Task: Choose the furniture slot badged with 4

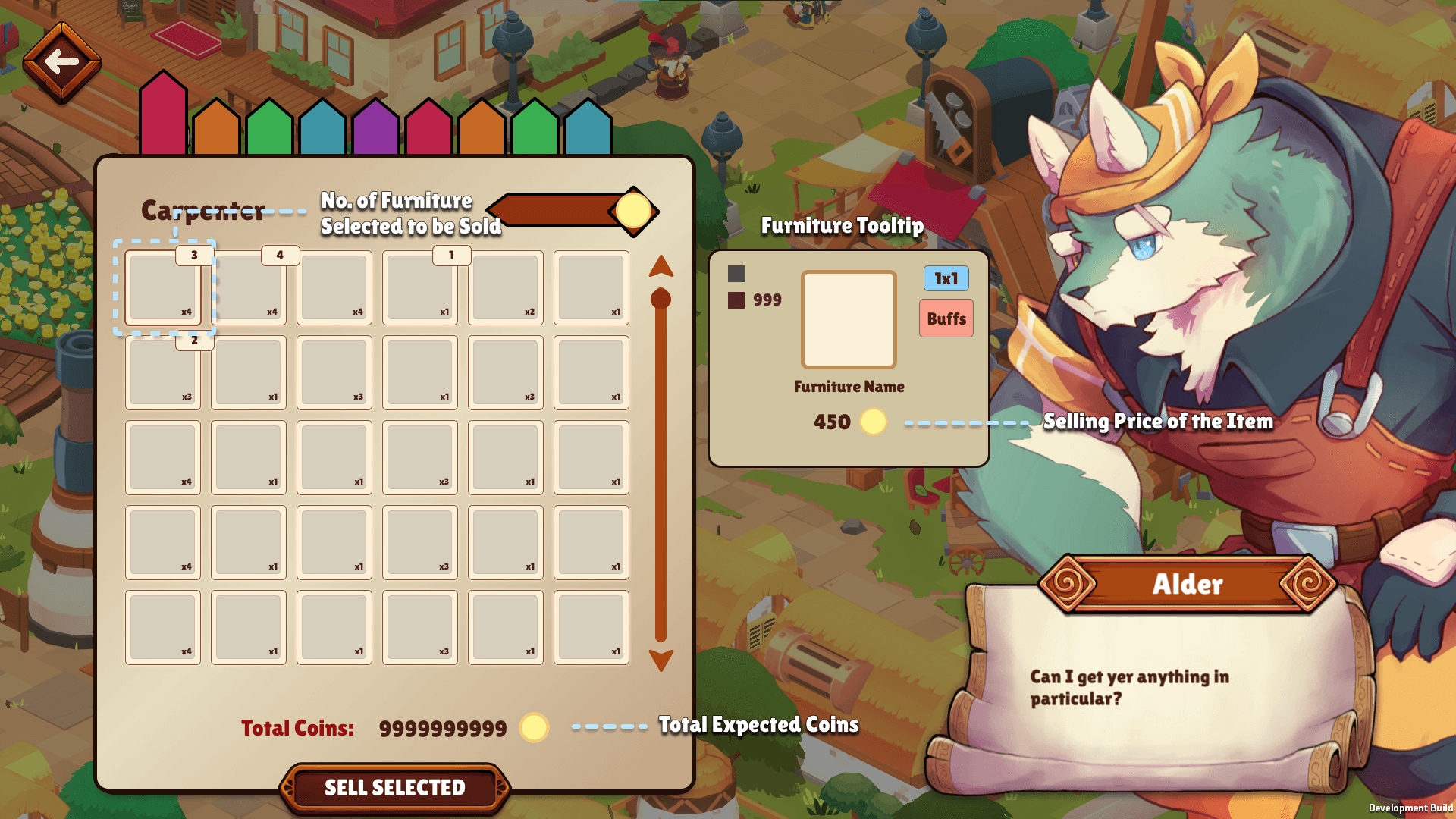Action: coord(249,288)
